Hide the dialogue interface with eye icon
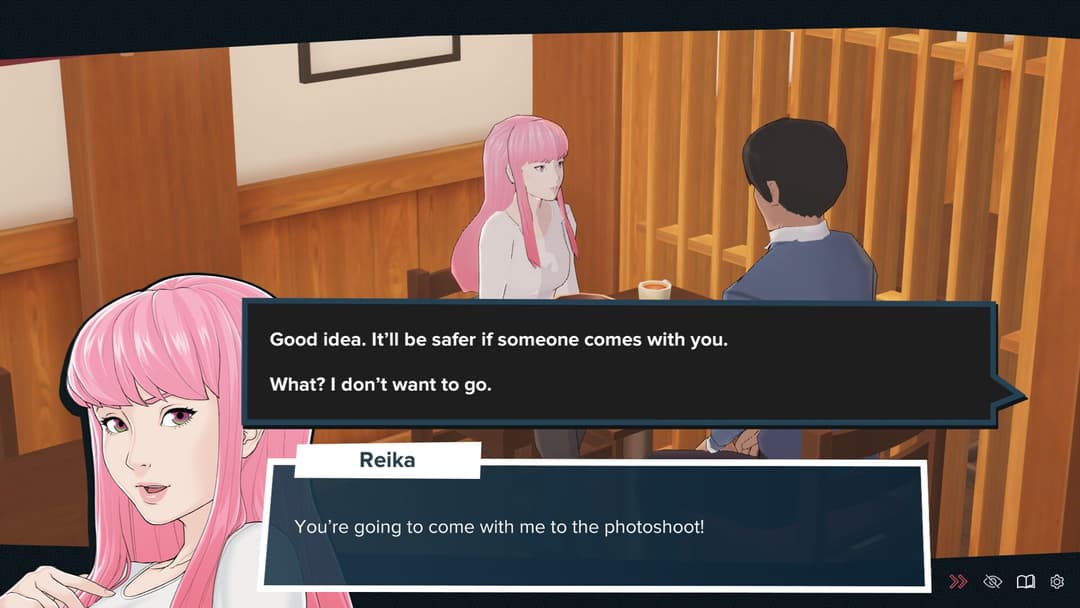This screenshot has height=608, width=1080. [x=992, y=581]
